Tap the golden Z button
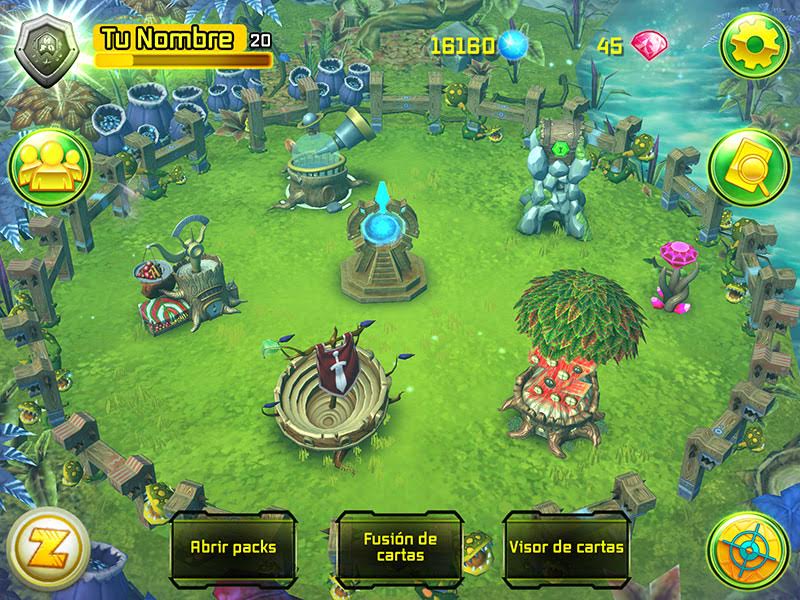 tap(46, 550)
